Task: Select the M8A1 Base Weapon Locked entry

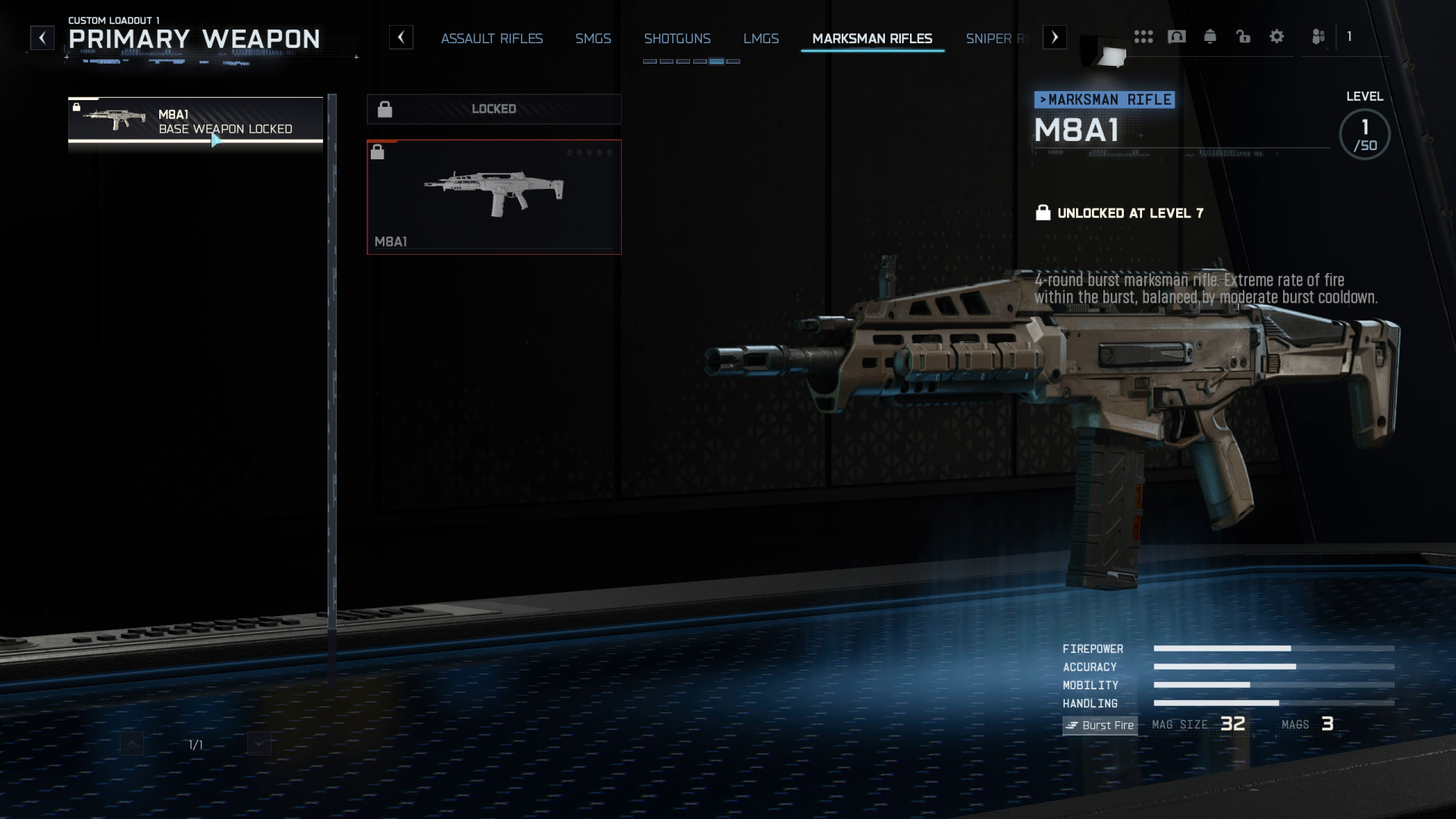Action: (196, 120)
